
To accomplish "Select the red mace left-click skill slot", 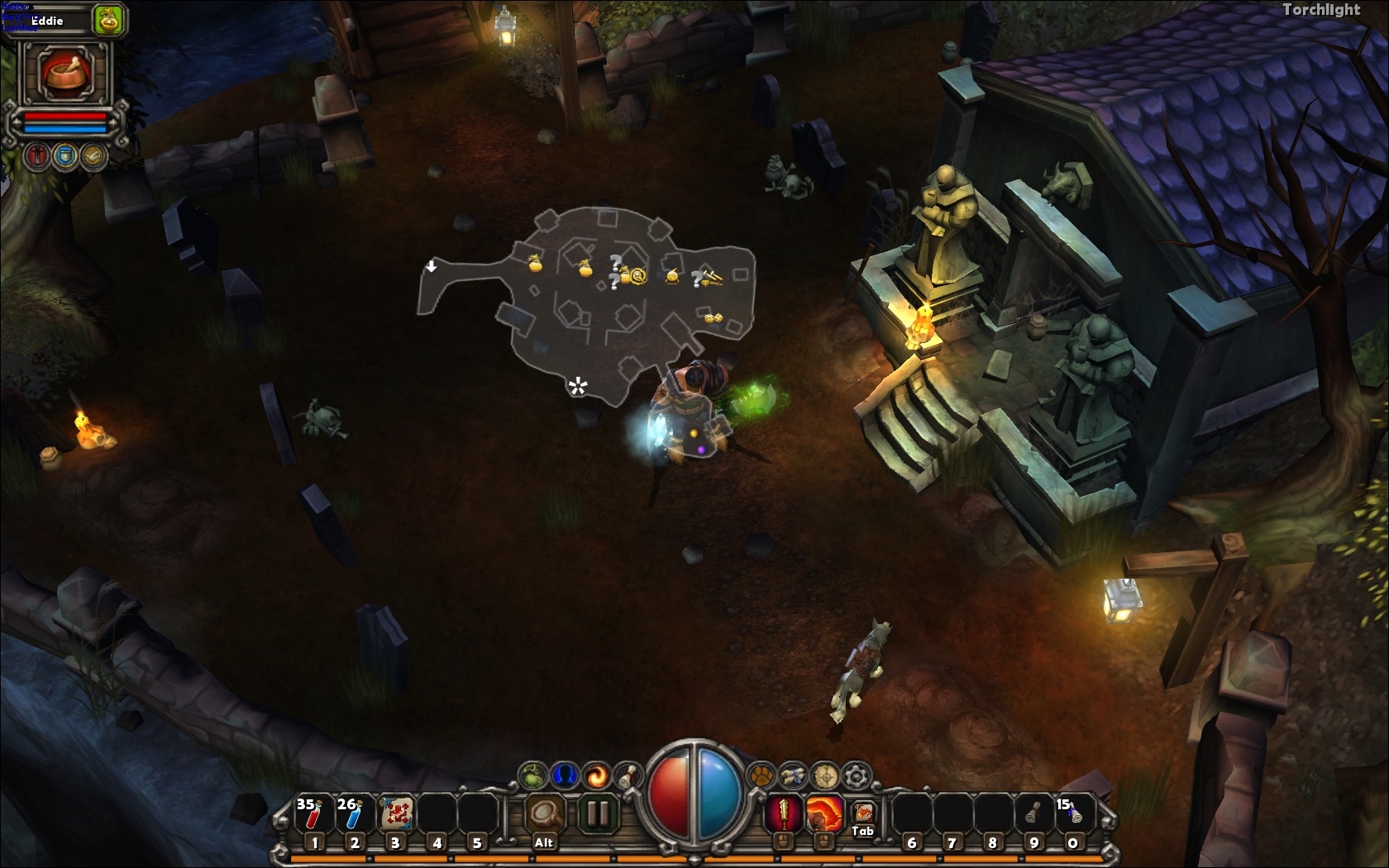I will point(783,814).
